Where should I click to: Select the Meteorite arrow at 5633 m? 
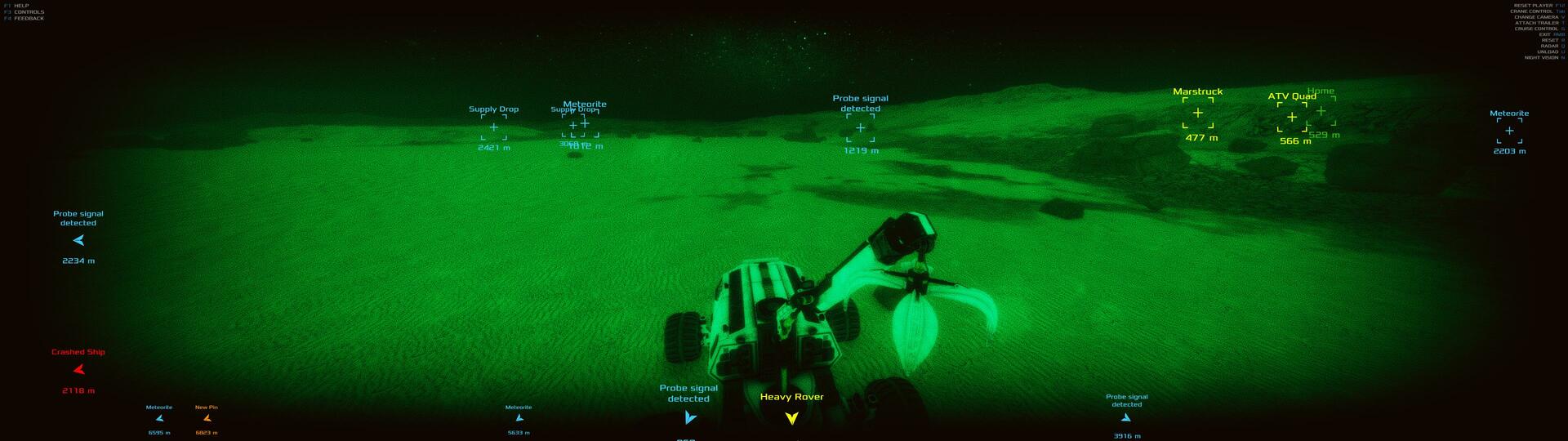click(519, 418)
